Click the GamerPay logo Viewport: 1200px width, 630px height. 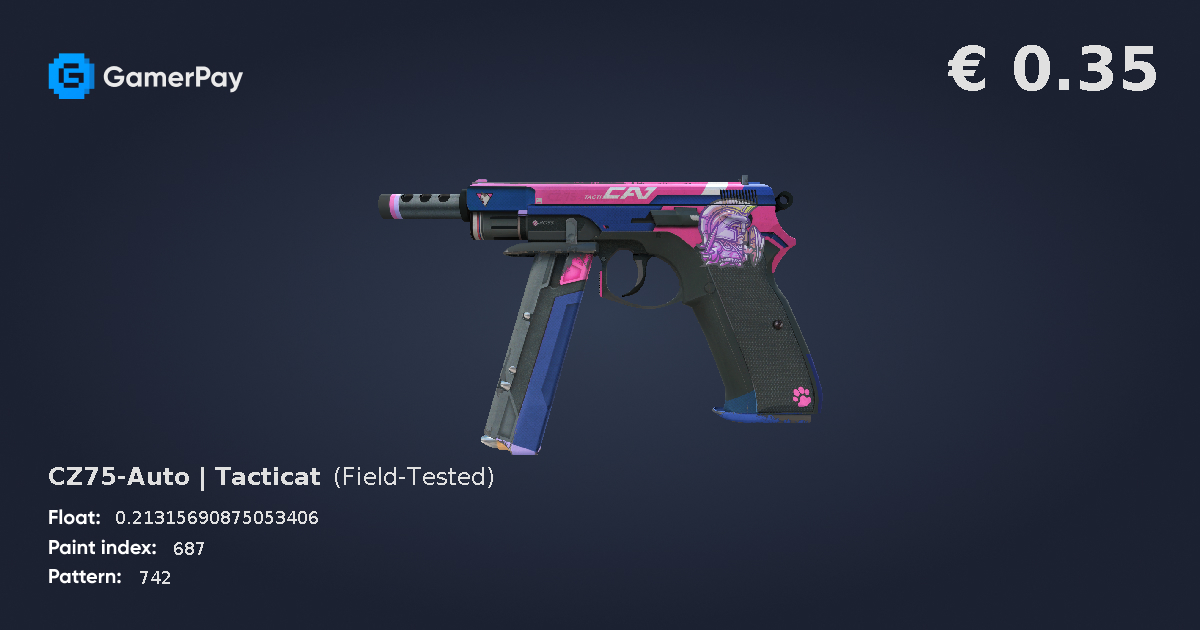coord(145,76)
